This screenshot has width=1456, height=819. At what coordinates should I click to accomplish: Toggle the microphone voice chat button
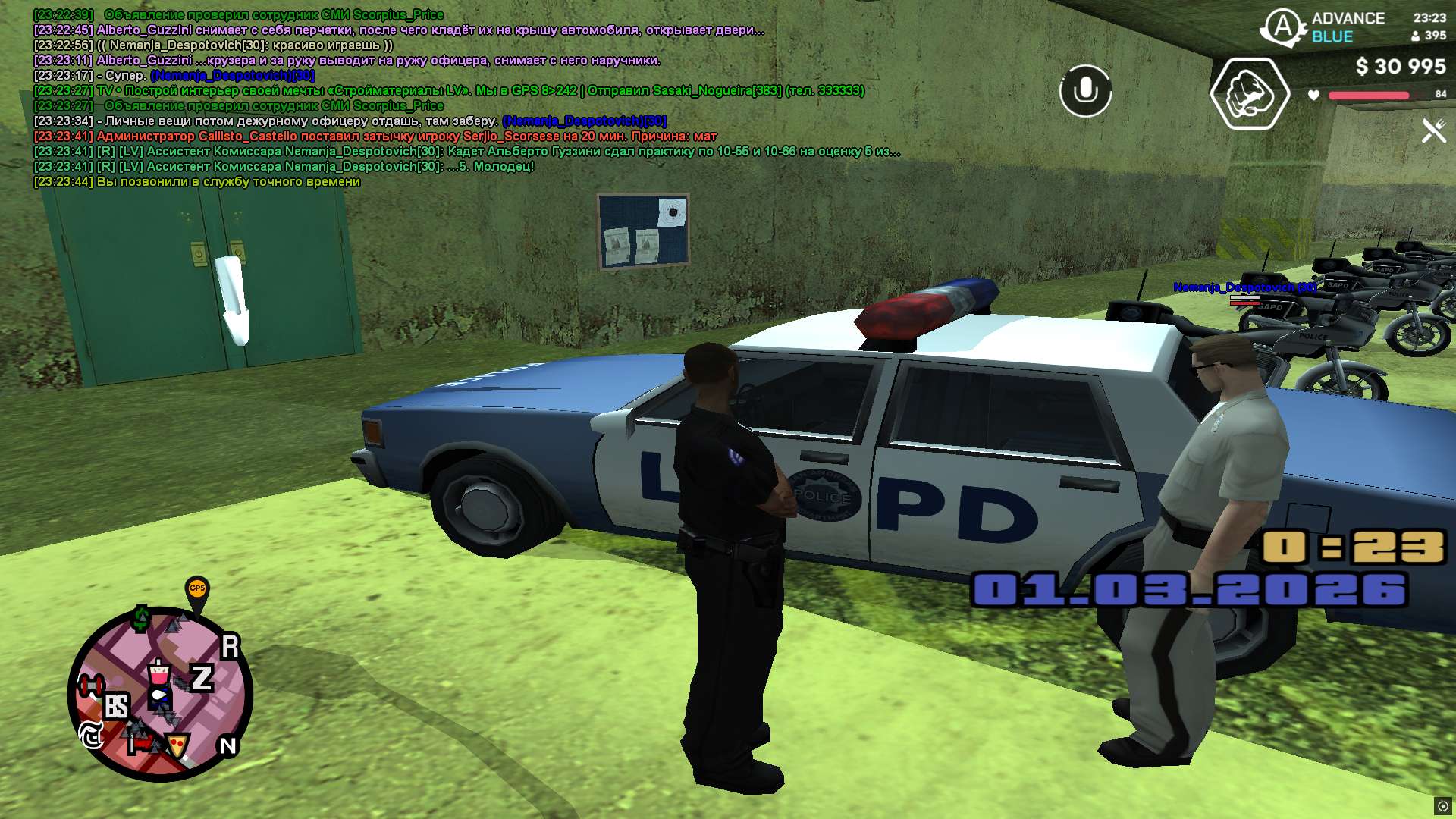pos(1085,91)
